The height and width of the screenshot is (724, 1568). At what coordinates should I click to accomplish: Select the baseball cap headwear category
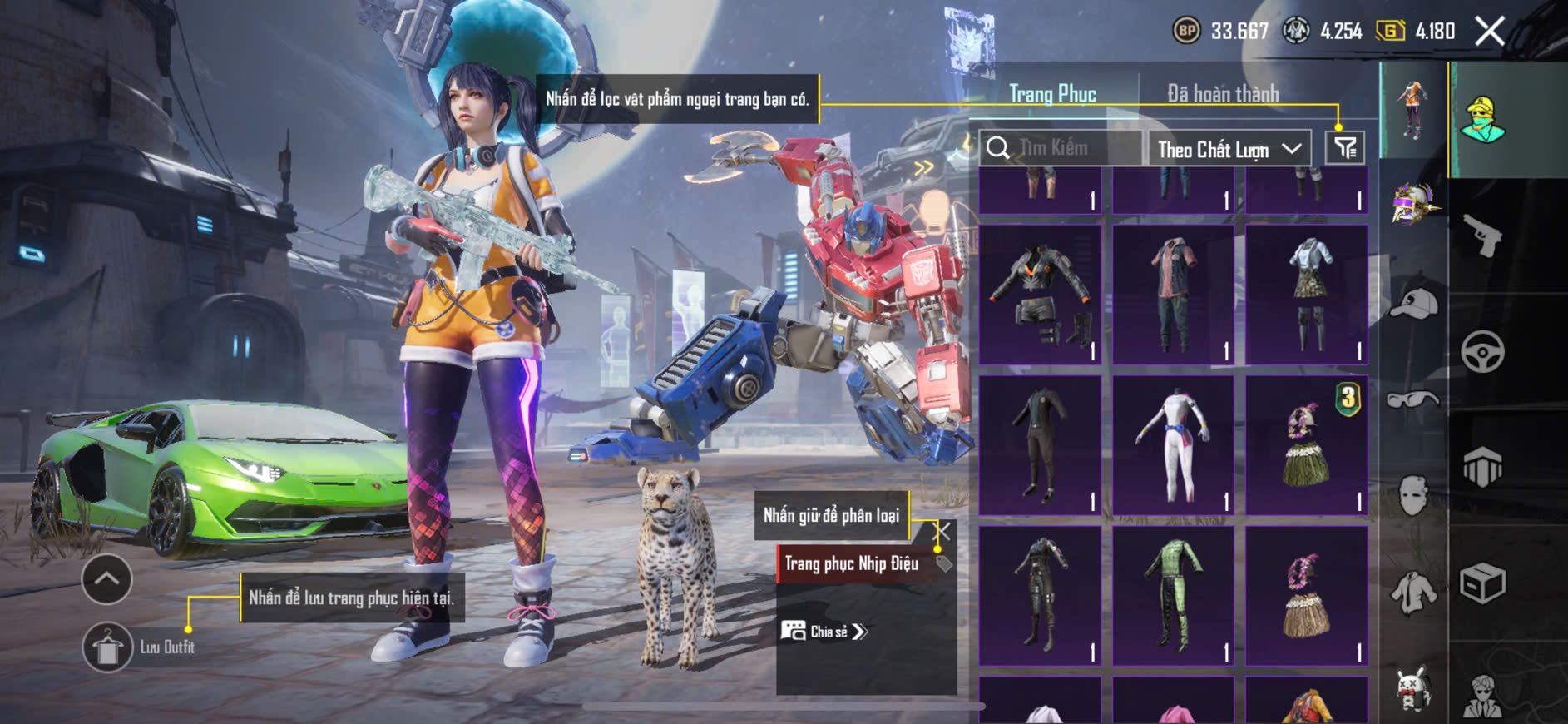1413,304
